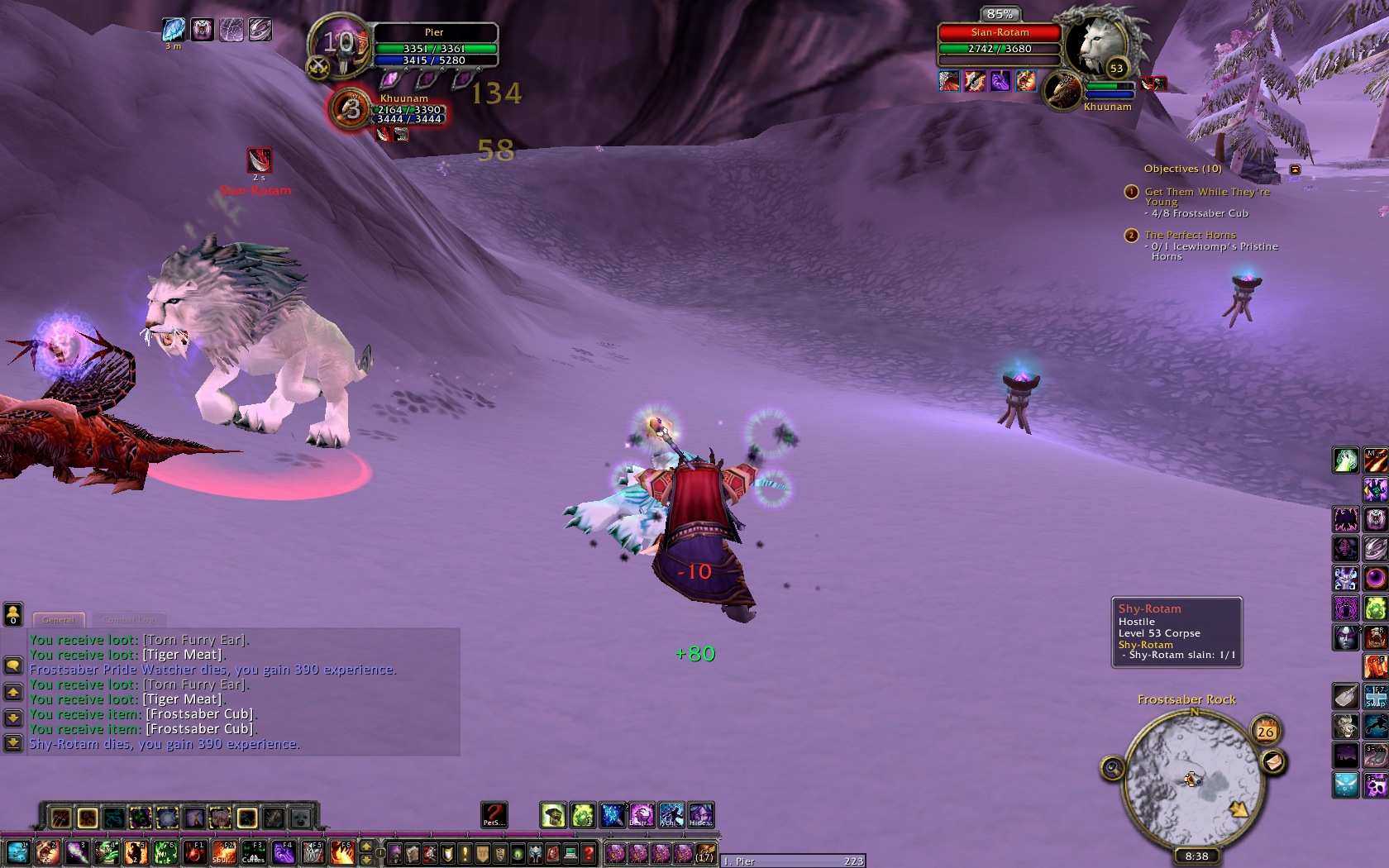Click the Sian-Rotam target portrait

[1096, 45]
